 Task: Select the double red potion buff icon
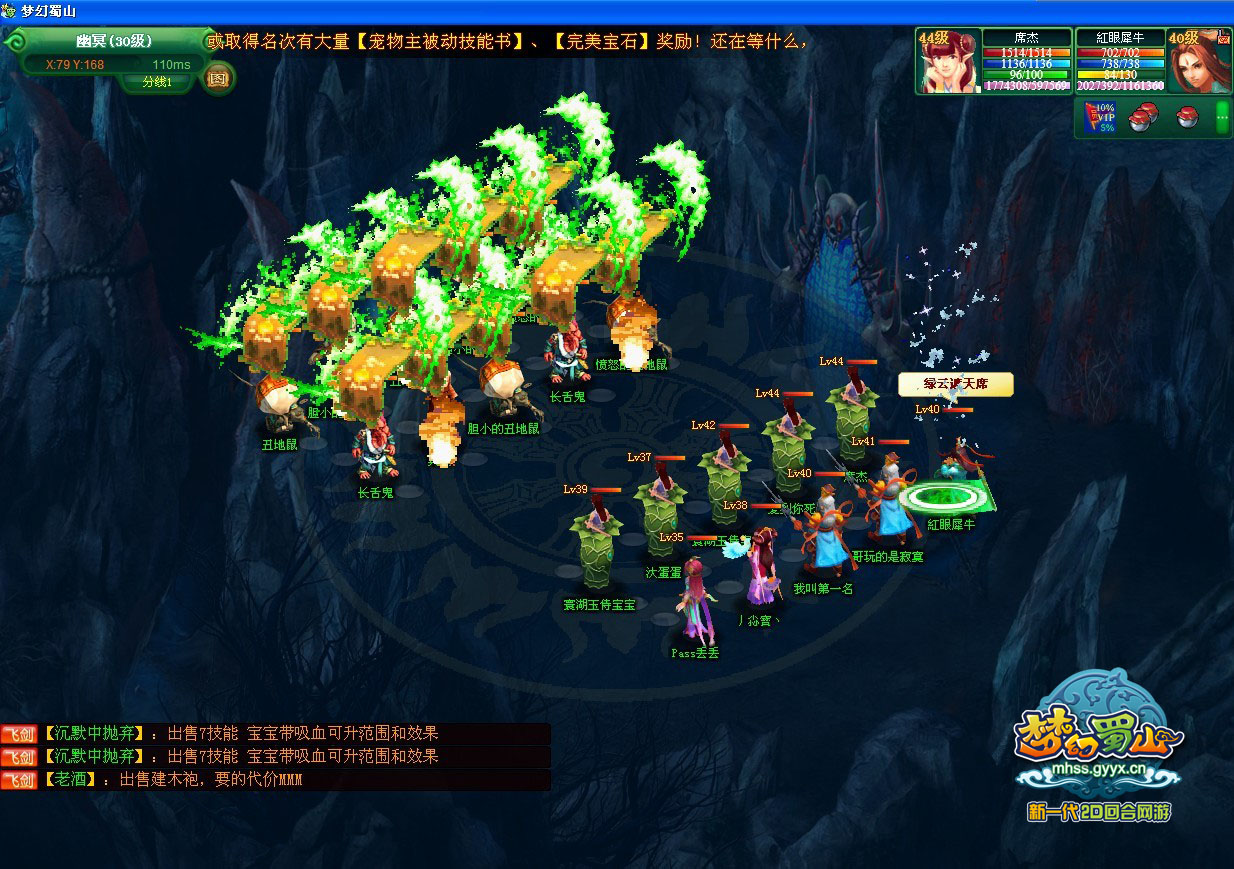pos(1142,118)
